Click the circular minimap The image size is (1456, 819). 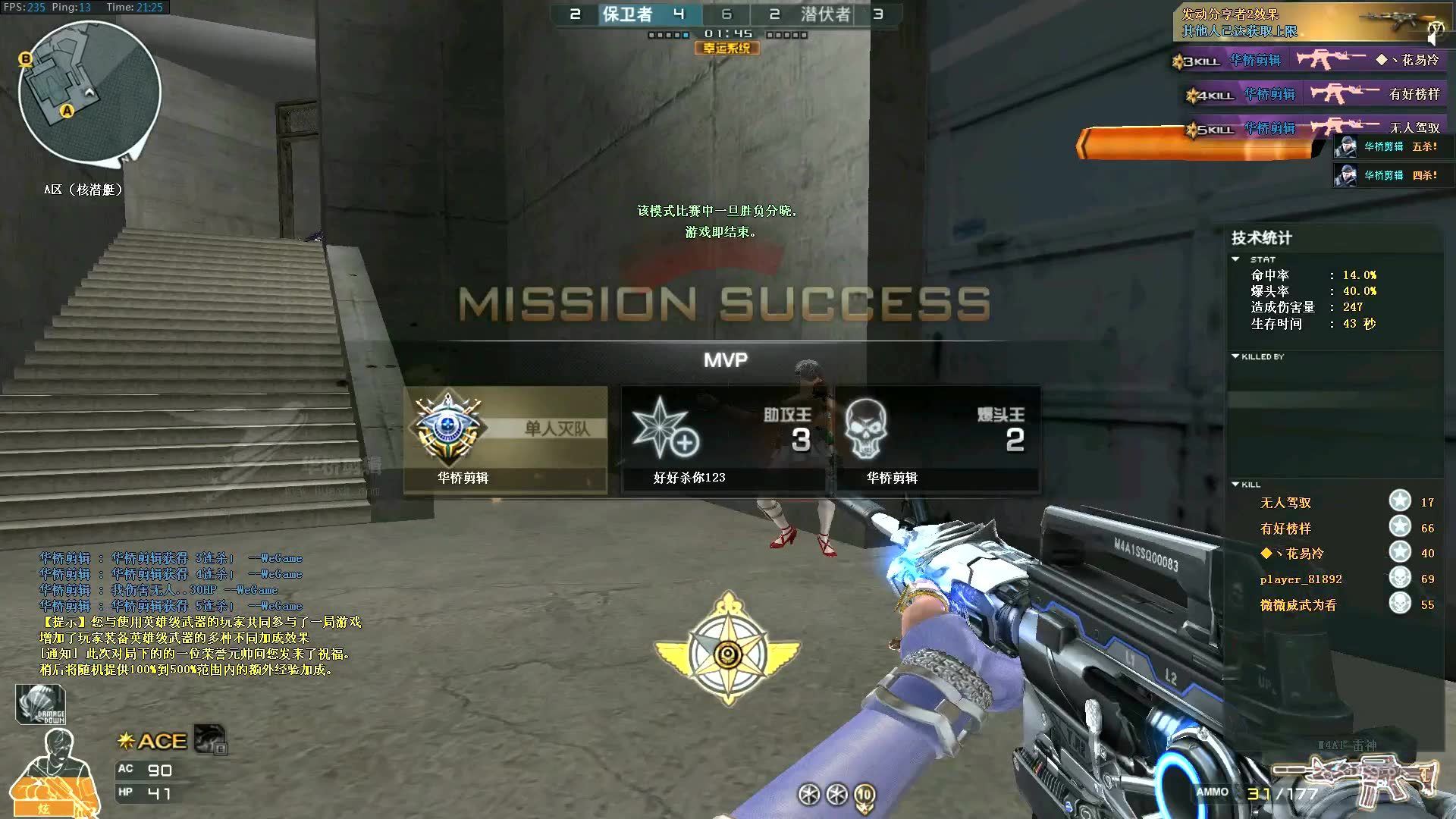point(89,92)
